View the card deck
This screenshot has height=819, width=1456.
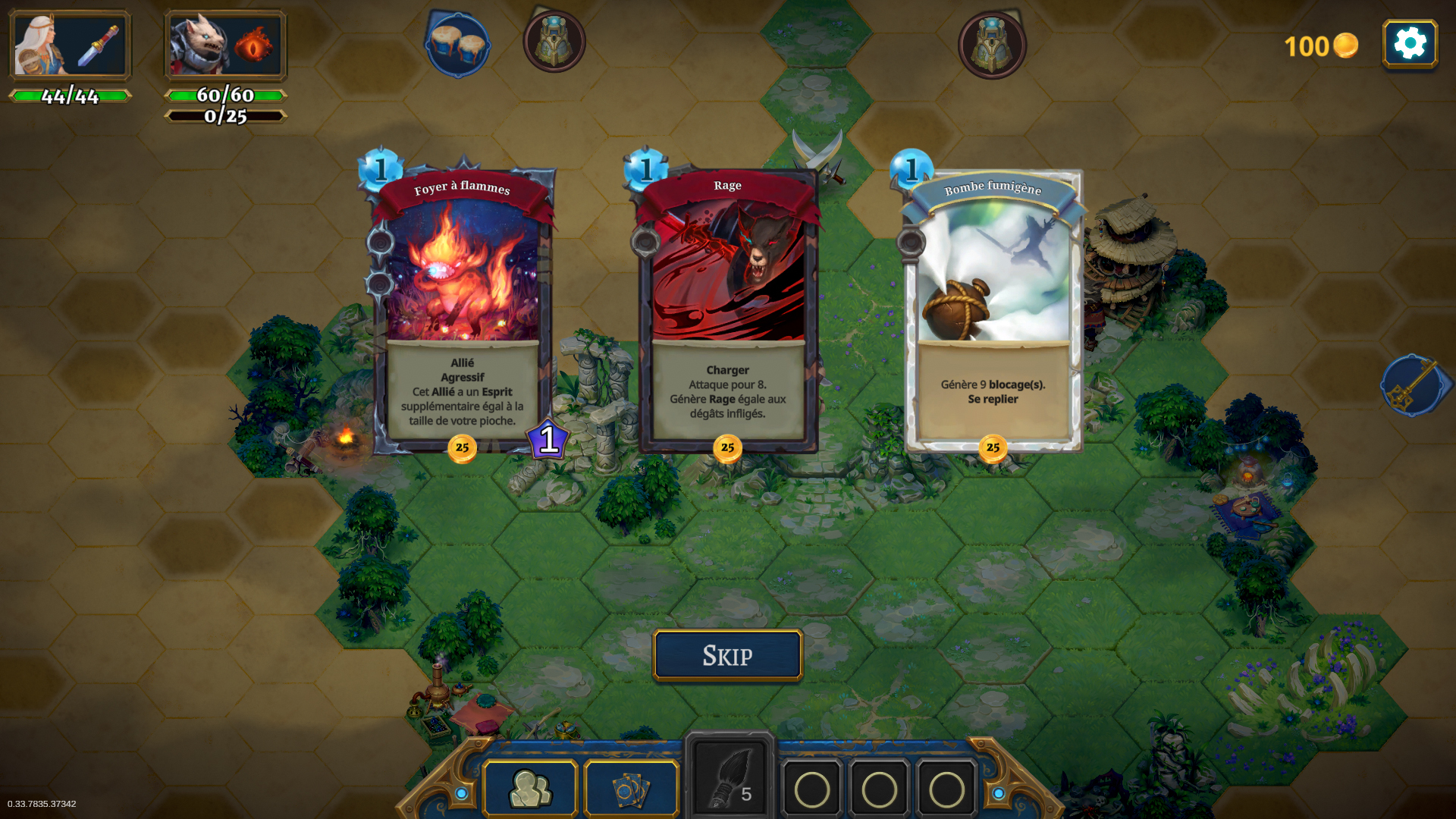pyautogui.click(x=631, y=789)
